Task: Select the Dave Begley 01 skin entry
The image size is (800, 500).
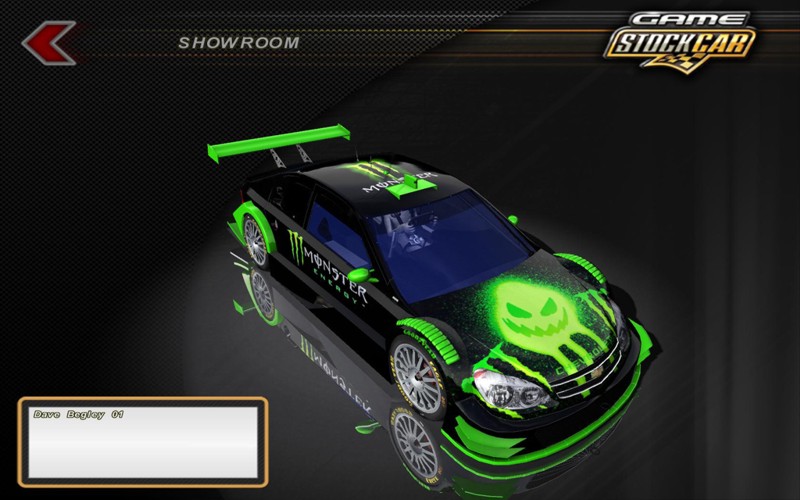Action: [78, 413]
